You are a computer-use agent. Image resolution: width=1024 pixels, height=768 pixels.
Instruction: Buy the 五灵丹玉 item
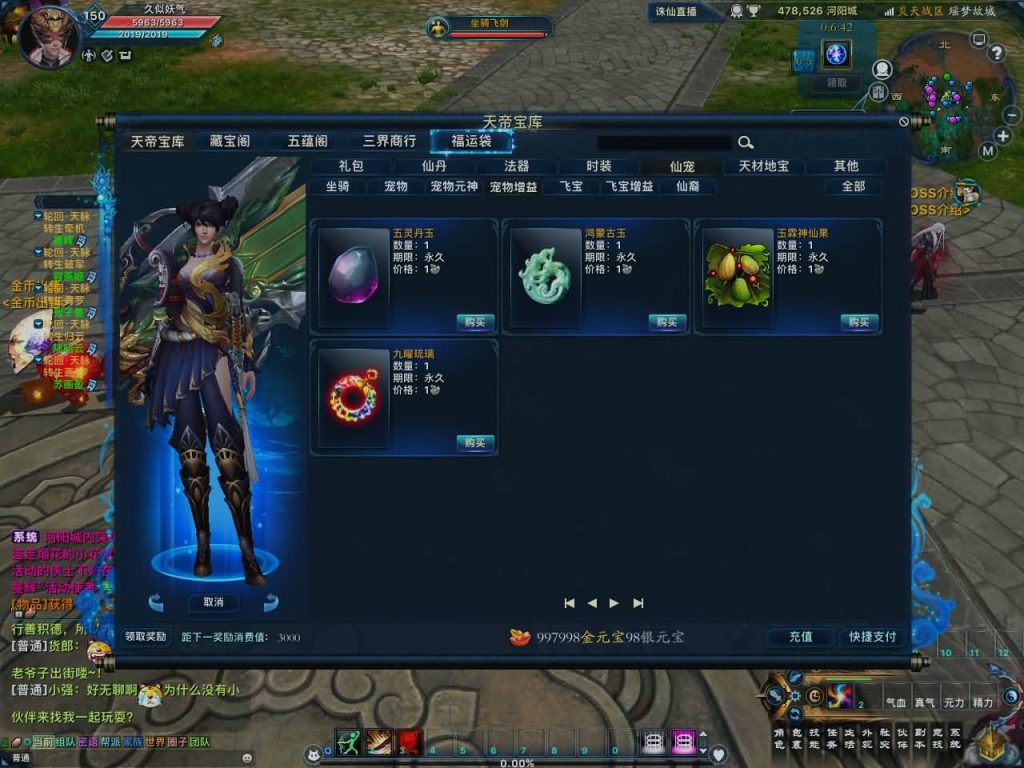(476, 322)
